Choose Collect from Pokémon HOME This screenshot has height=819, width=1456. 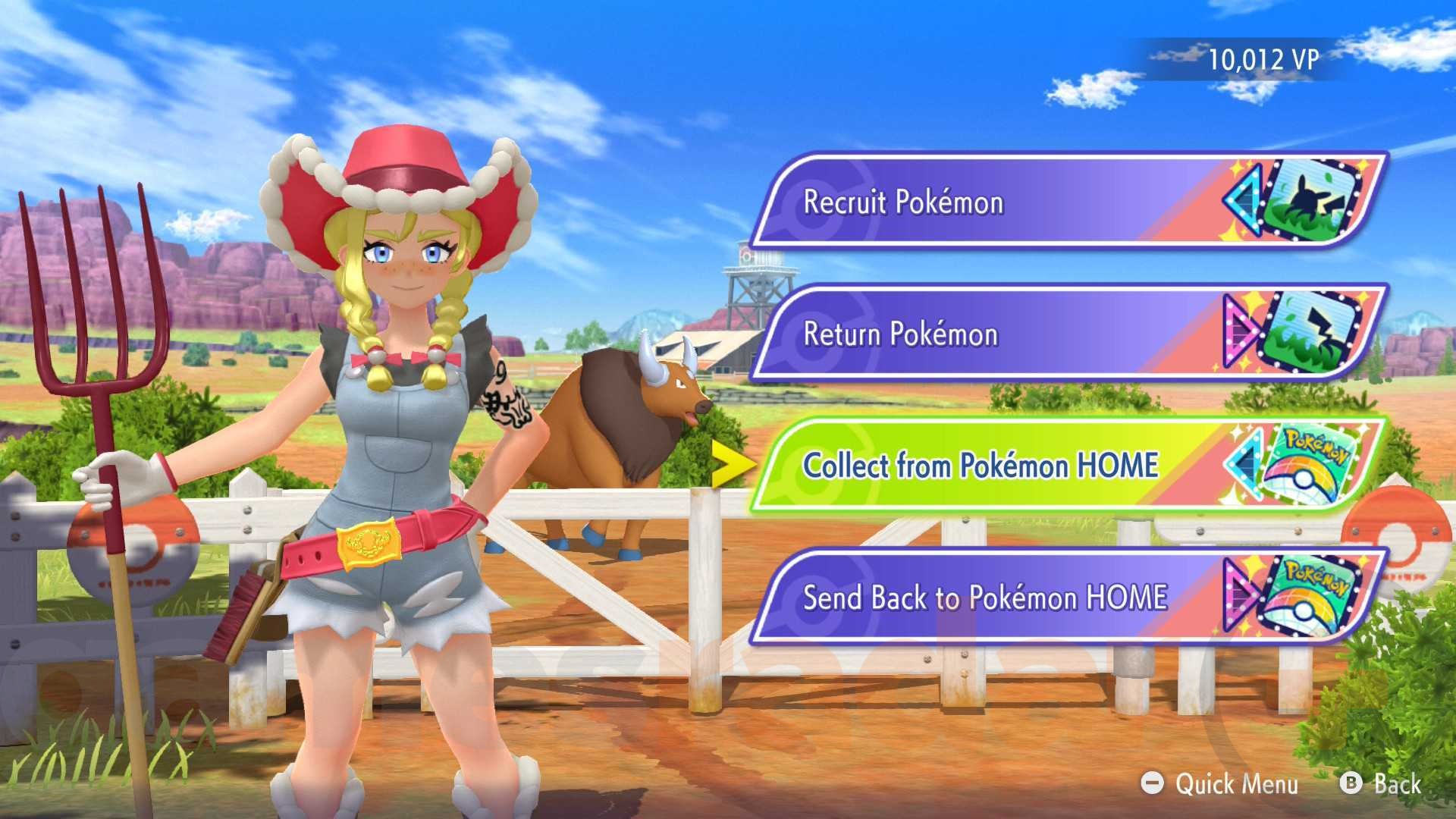982,466
